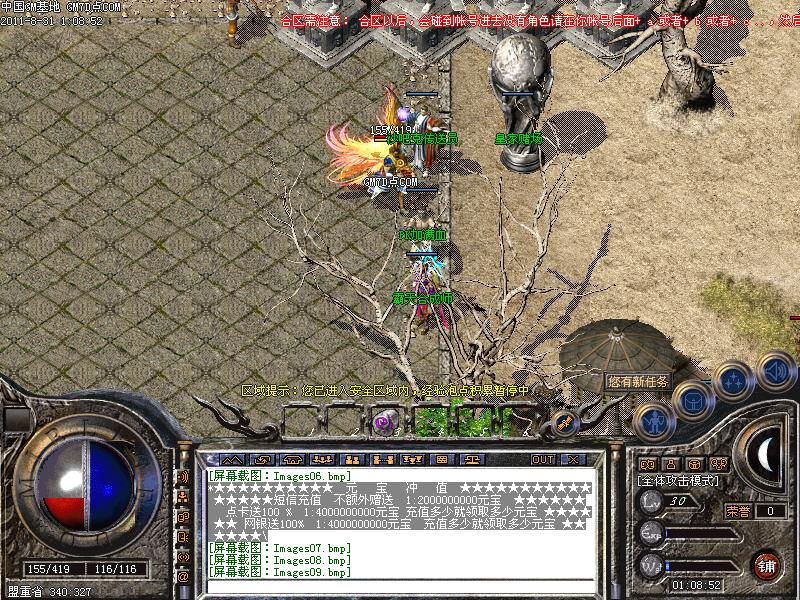Click the broadcast-wave chat channel icon
This screenshot has width=800, height=600.
coord(183,477)
